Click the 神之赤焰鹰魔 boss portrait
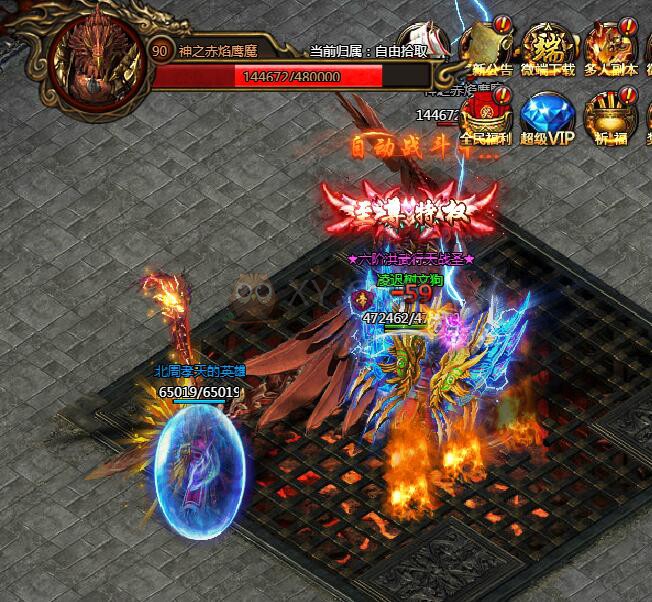652x602 pixels. point(97,62)
